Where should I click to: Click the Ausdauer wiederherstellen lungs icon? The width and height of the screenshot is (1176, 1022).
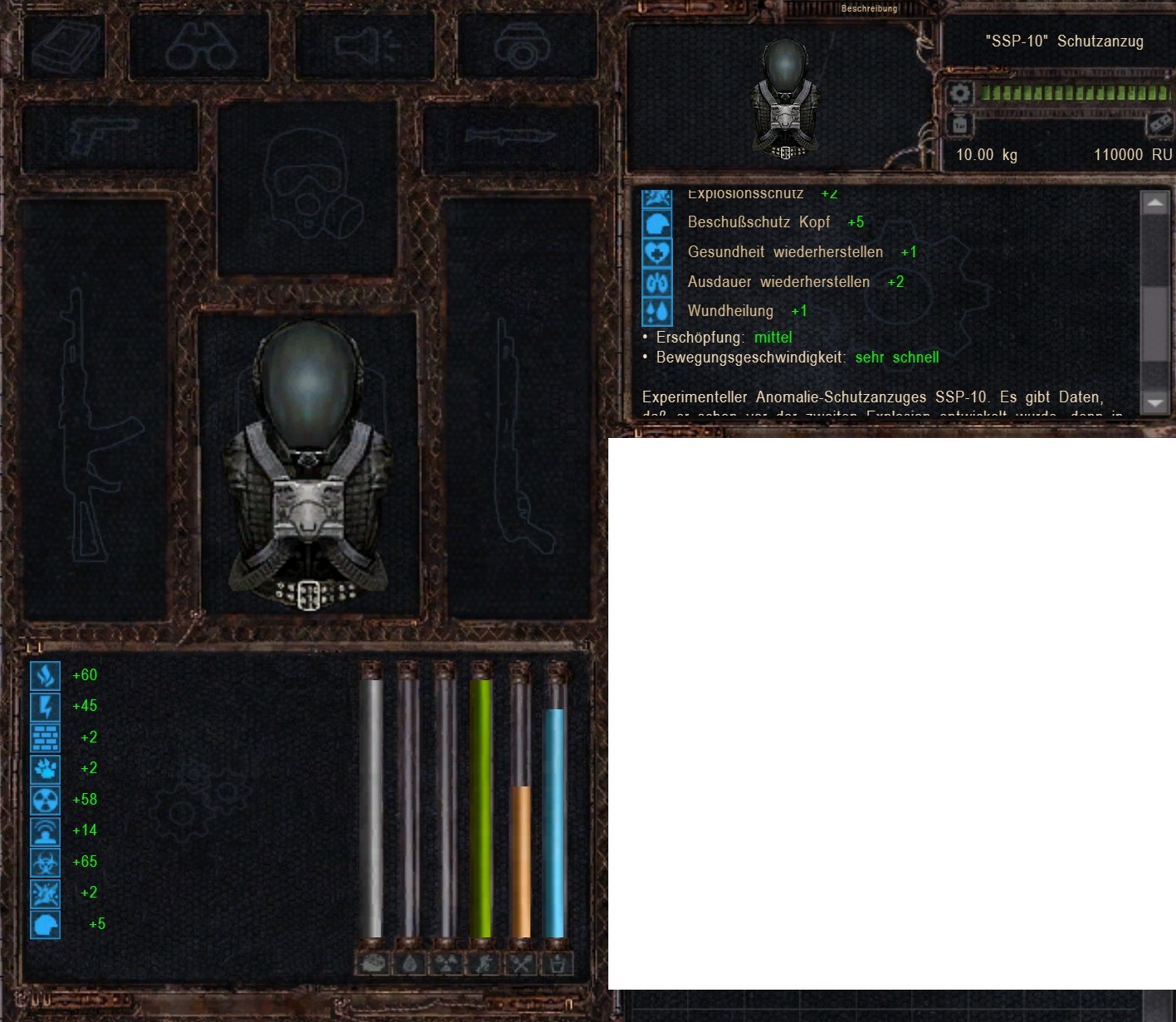(657, 281)
